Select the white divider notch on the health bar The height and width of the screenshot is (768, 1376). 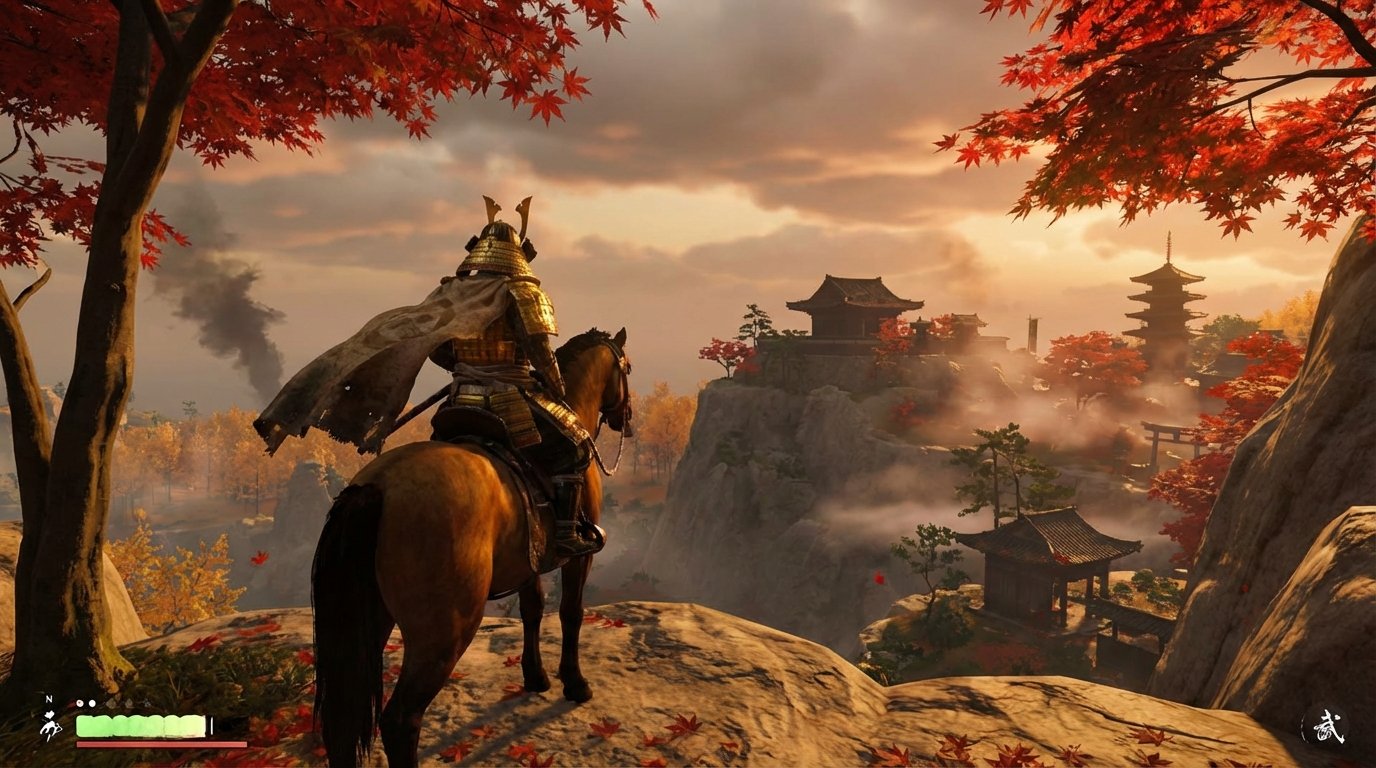(211, 725)
